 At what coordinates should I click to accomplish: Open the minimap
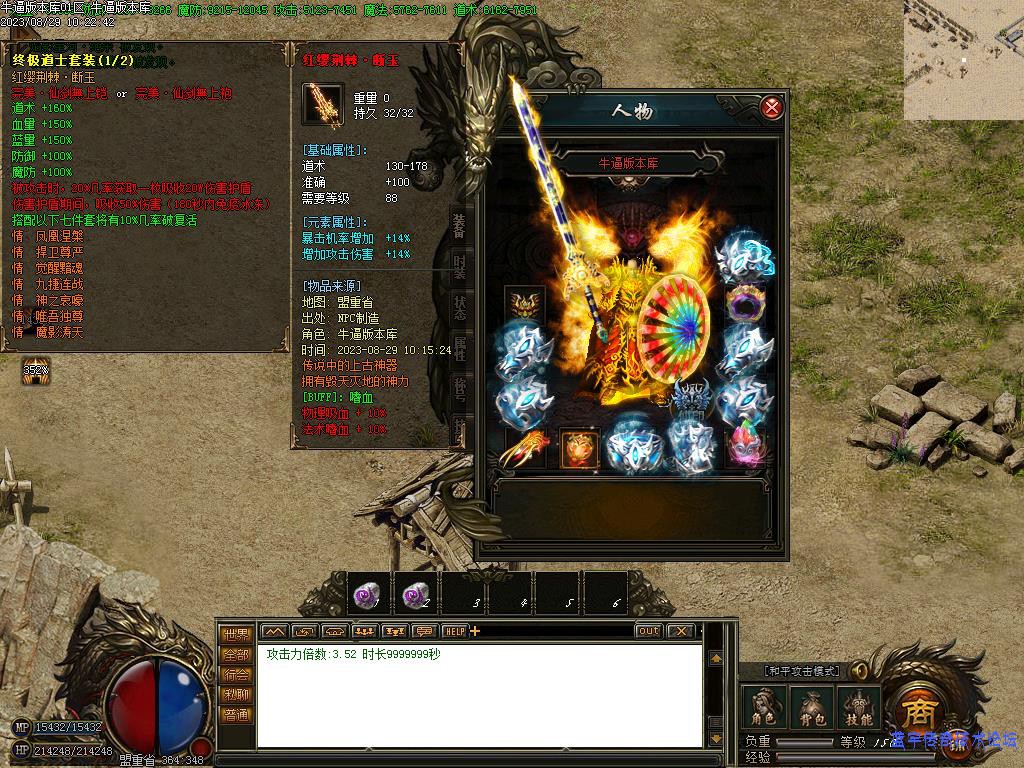coord(963,60)
